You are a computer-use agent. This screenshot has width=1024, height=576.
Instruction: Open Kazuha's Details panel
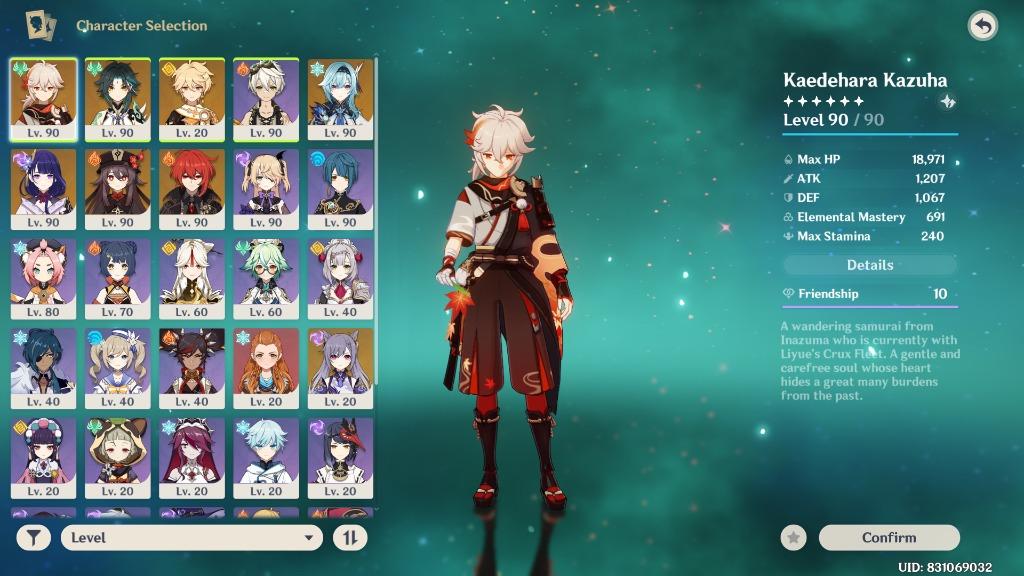(x=869, y=265)
